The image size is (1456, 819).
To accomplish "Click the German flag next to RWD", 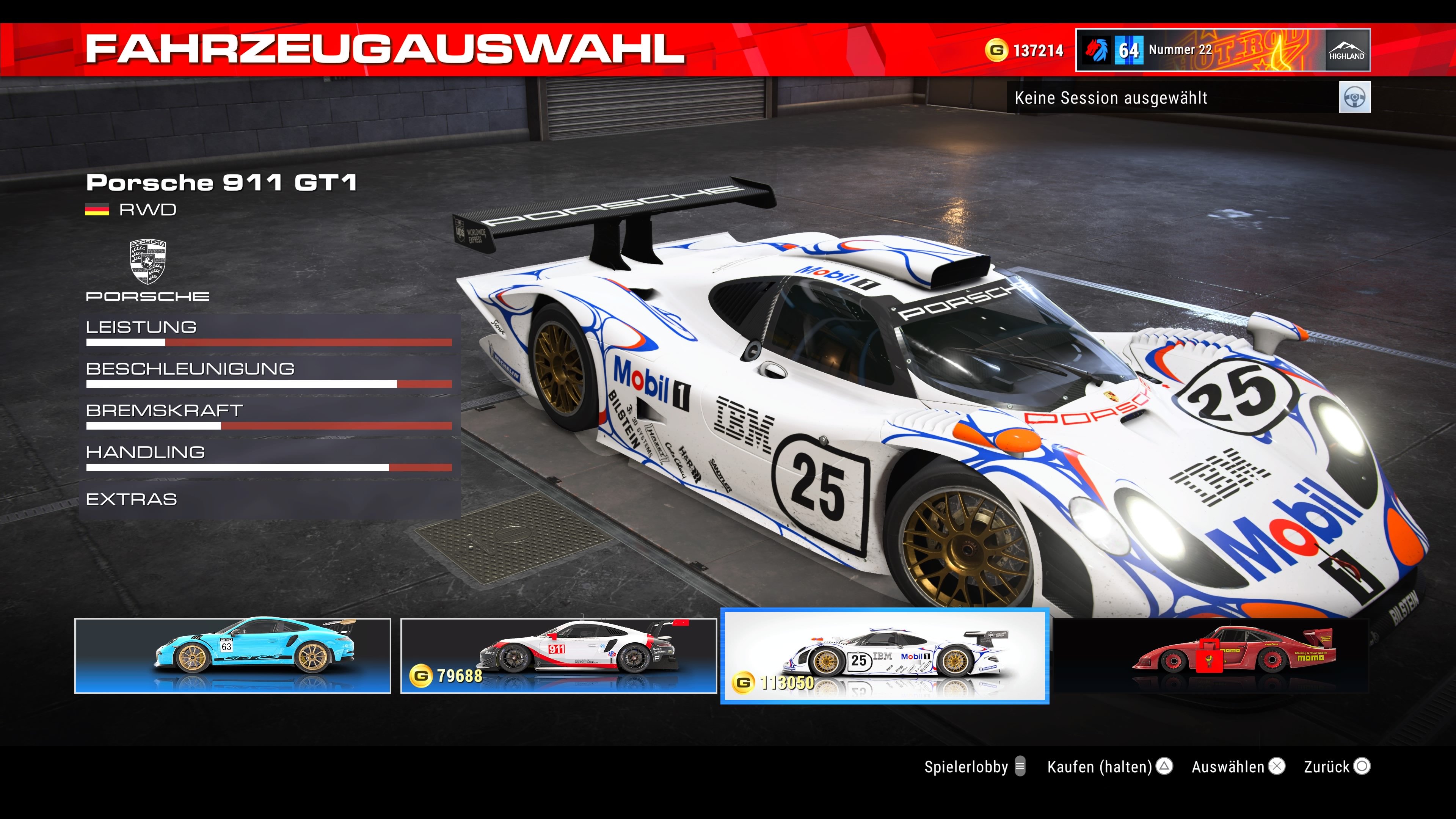I will [x=97, y=210].
